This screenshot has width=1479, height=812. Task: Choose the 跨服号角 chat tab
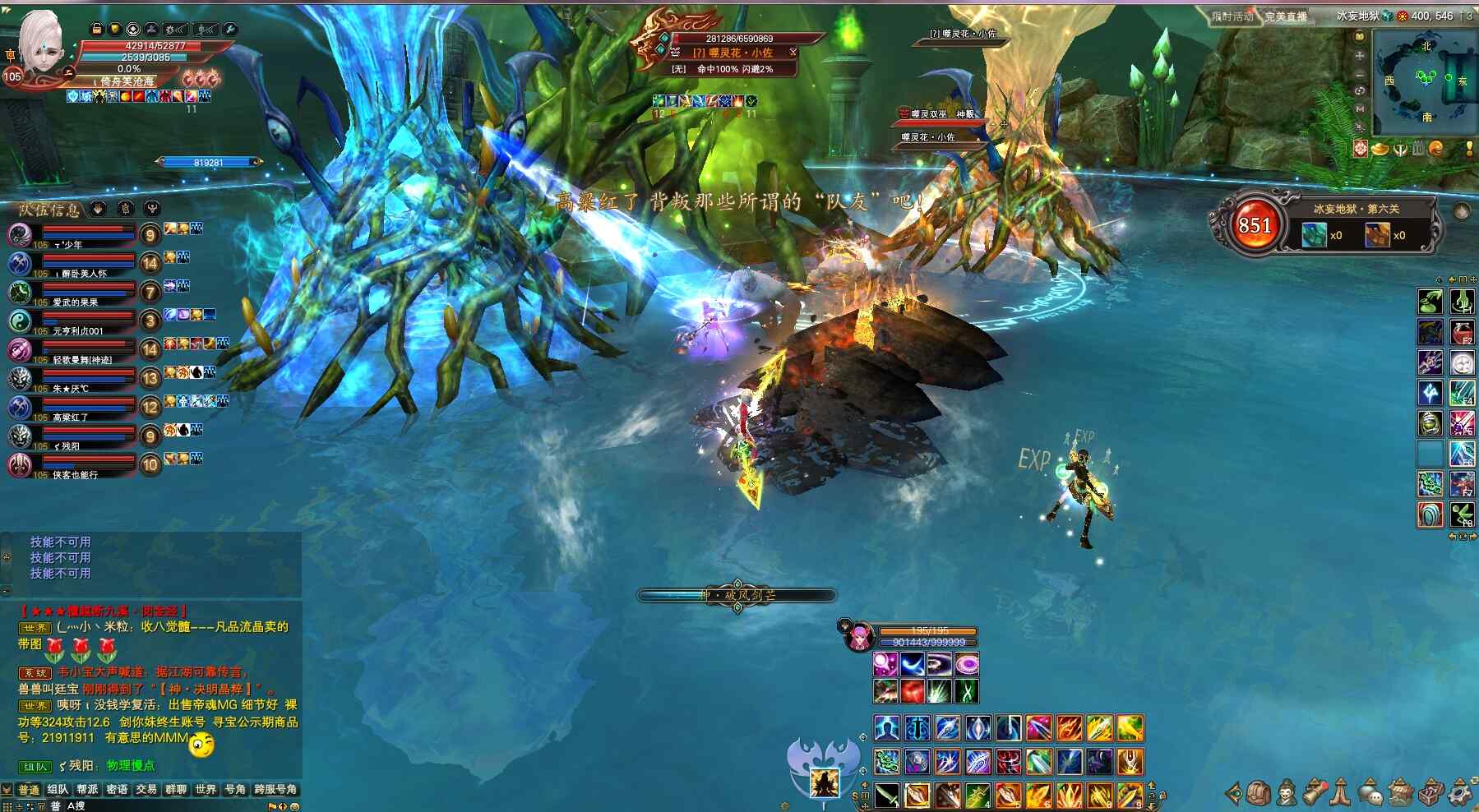[275, 790]
